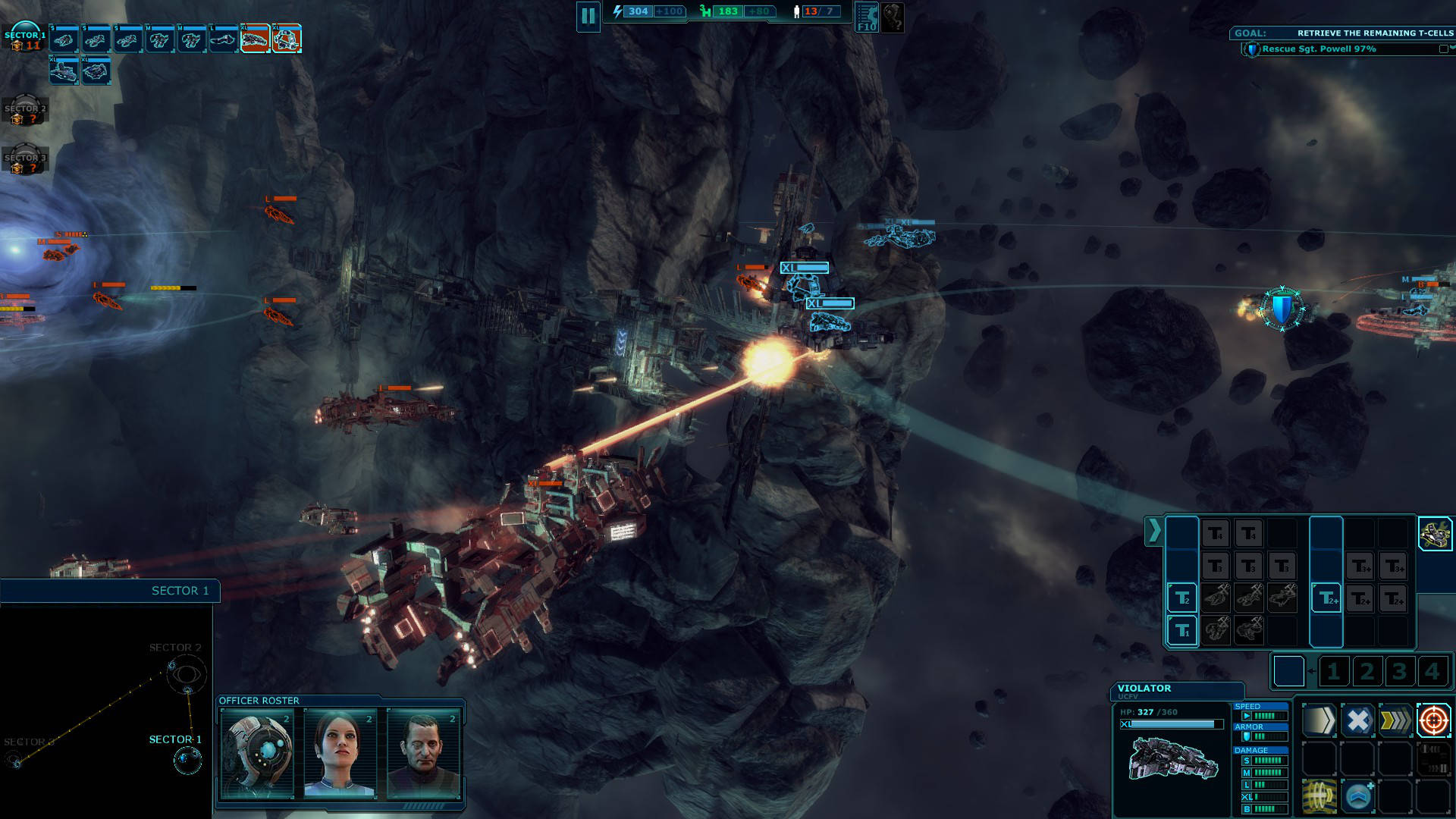This screenshot has height=819, width=1456.
Task: Activate the orange crosshair attack command
Action: coord(1433,720)
